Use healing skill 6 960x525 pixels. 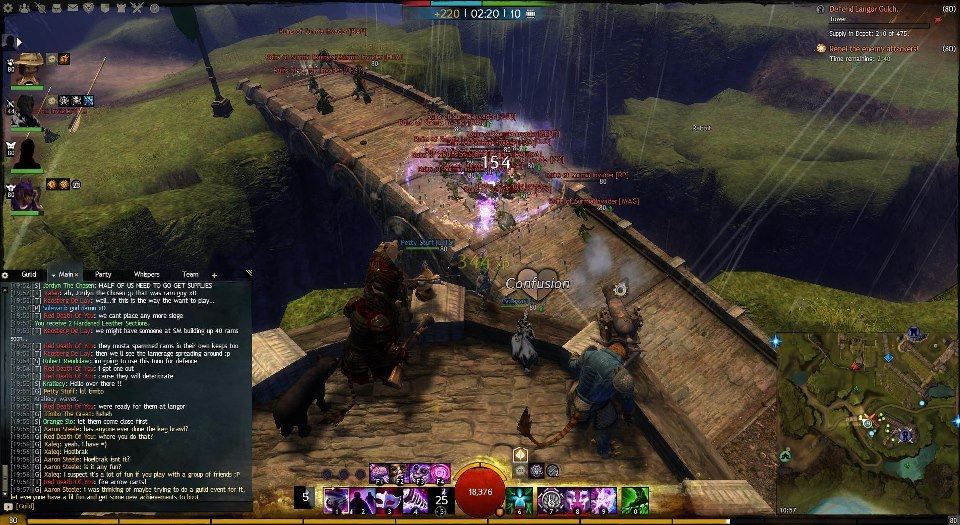point(519,499)
